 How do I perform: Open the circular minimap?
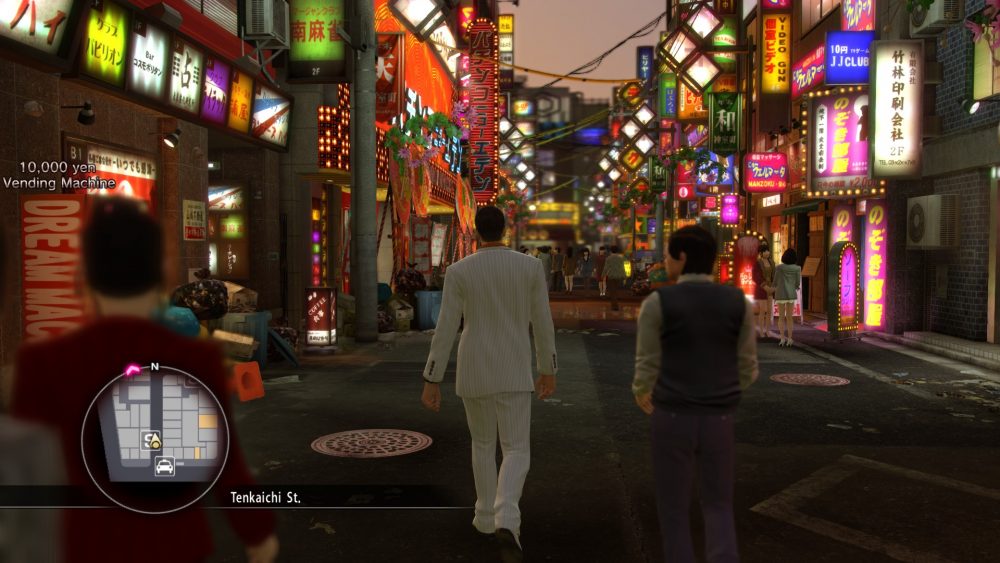155,438
